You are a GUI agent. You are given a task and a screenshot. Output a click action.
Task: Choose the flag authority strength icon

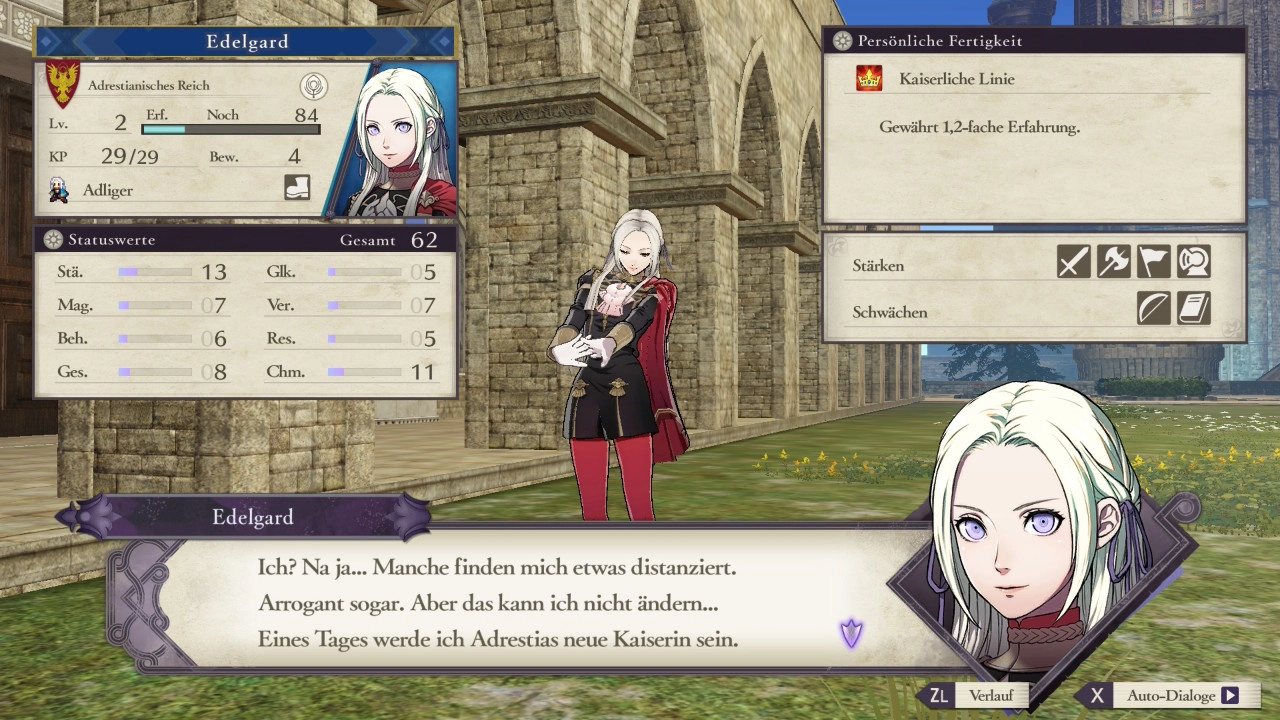(1153, 262)
